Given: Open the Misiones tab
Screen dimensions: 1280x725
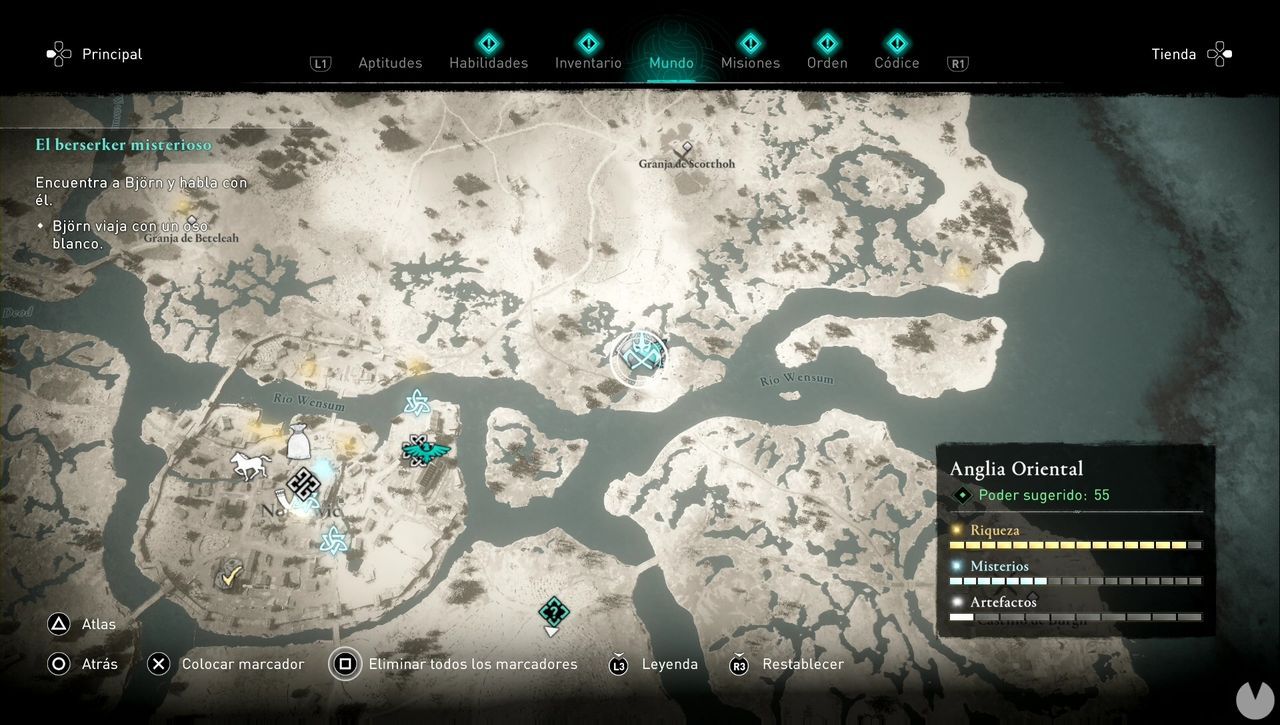Looking at the screenshot, I should [750, 63].
